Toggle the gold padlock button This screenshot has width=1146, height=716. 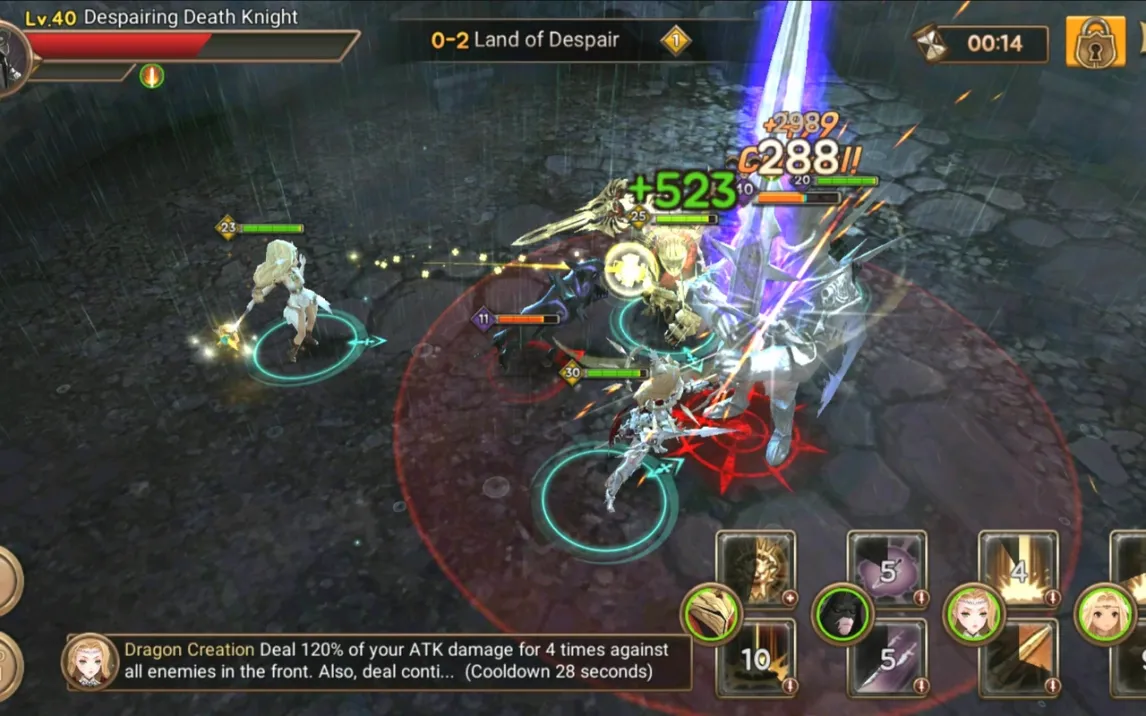[1095, 42]
